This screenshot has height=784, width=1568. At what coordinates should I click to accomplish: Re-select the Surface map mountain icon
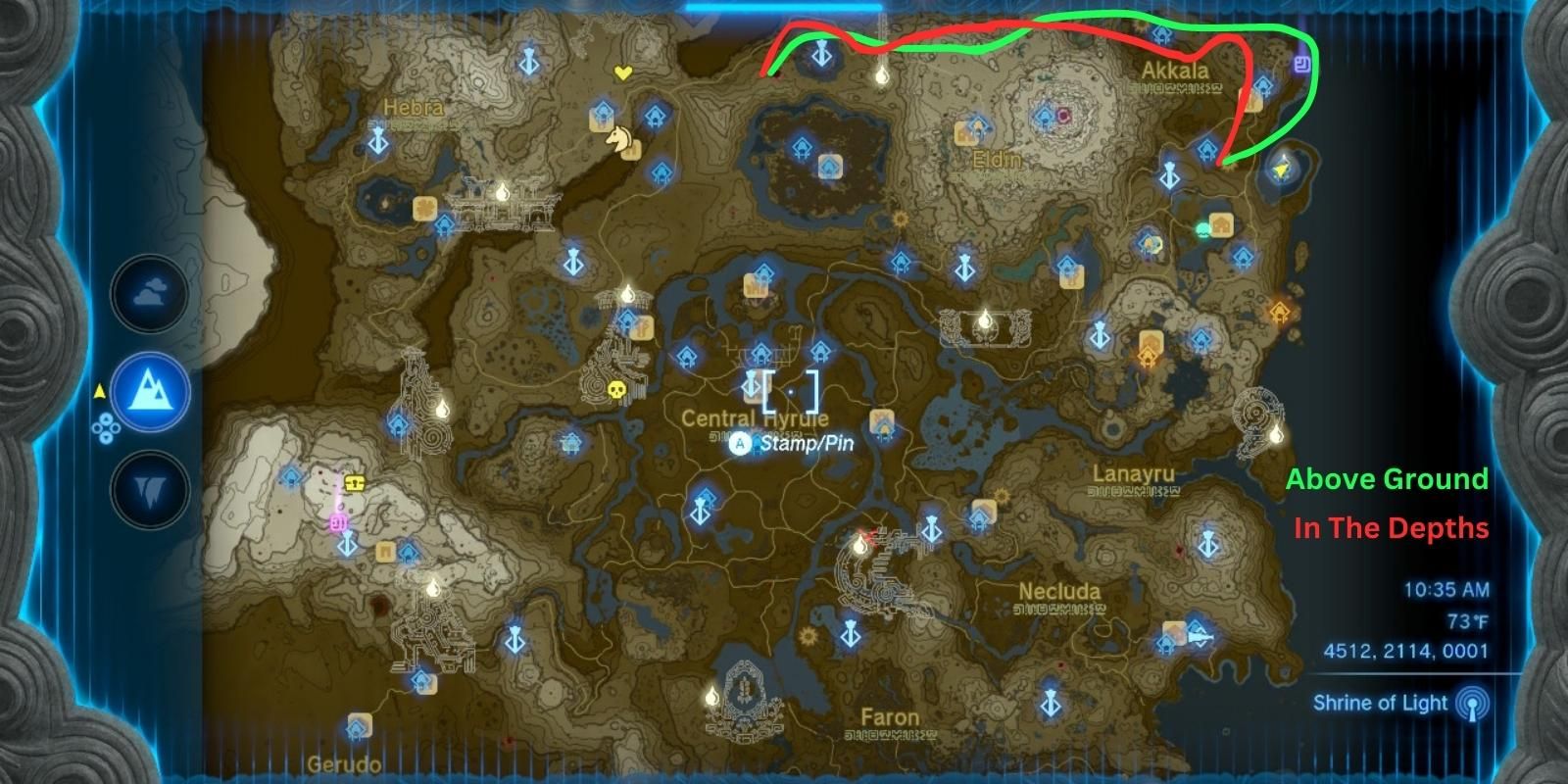pyautogui.click(x=151, y=392)
